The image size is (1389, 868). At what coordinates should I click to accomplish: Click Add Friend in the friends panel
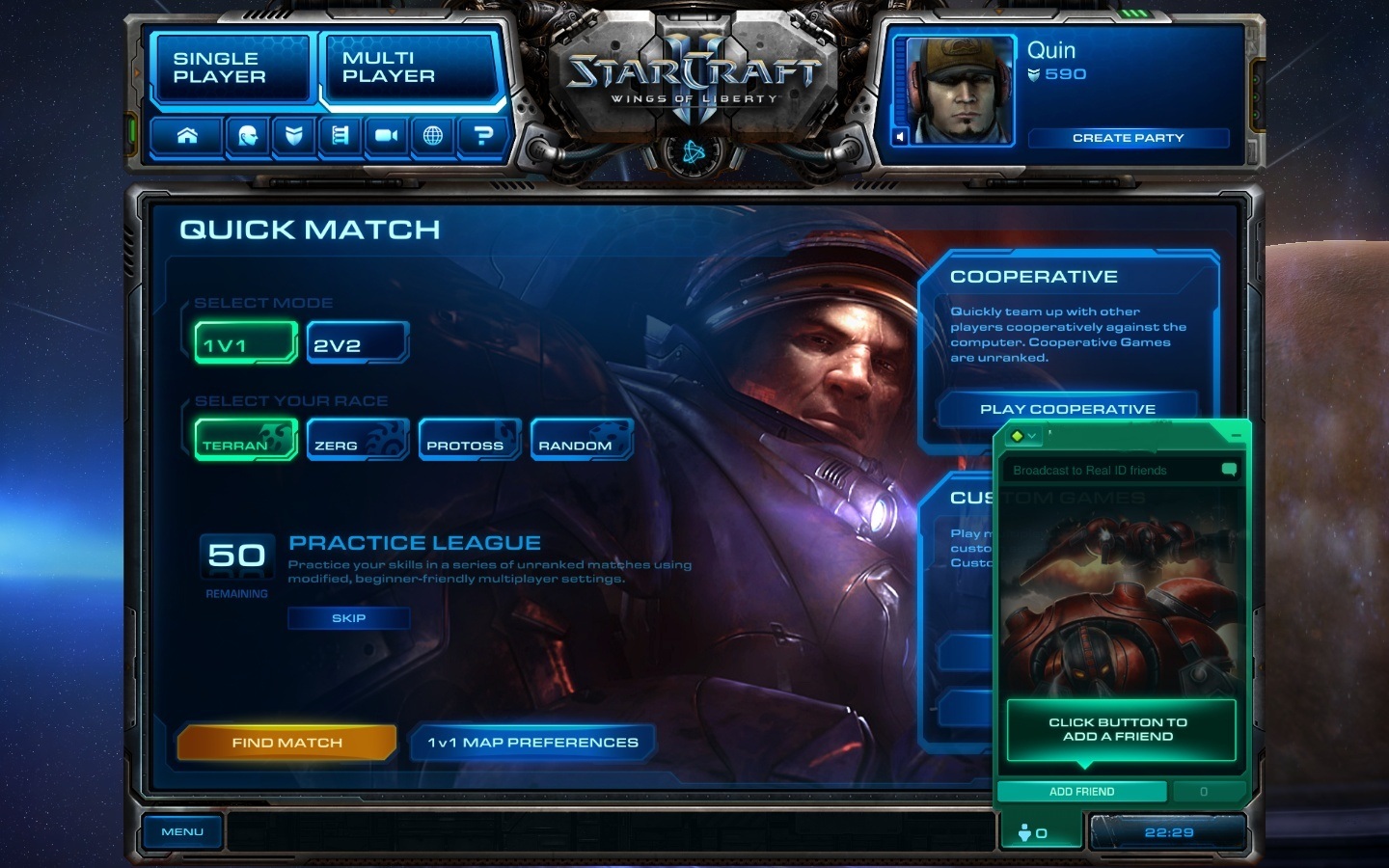pyautogui.click(x=1081, y=792)
